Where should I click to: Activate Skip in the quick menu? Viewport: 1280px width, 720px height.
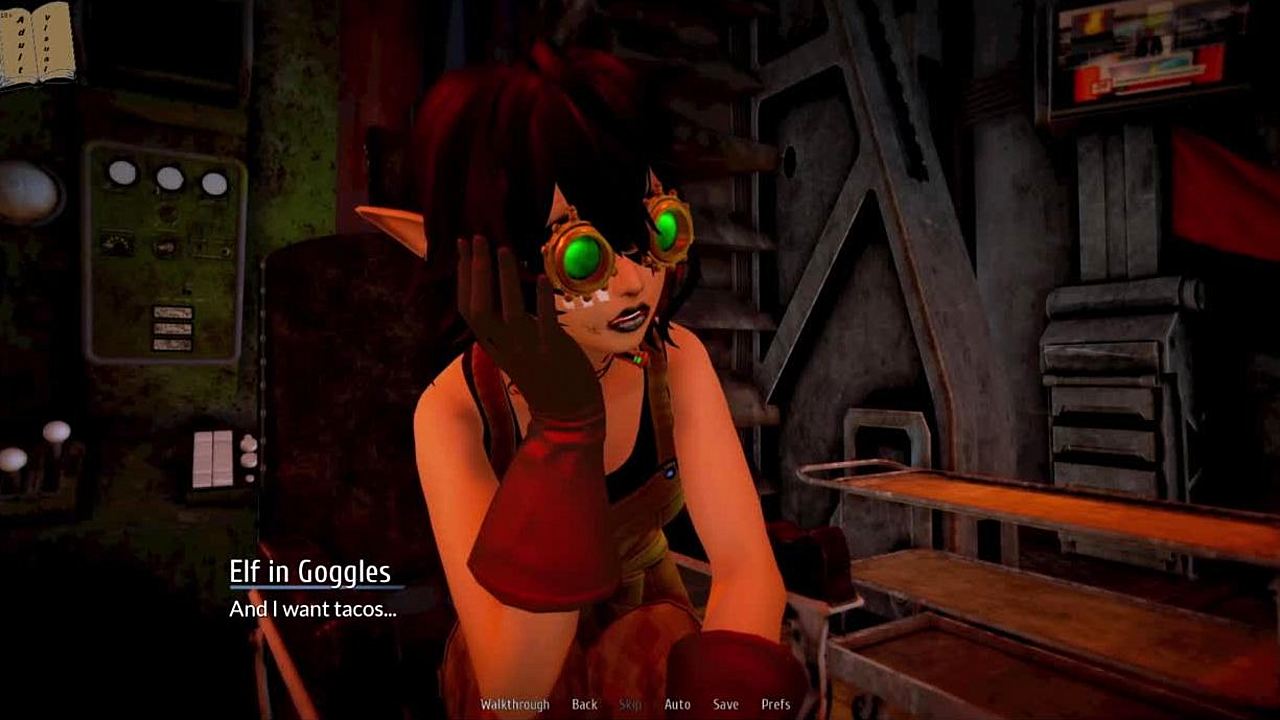(x=630, y=704)
